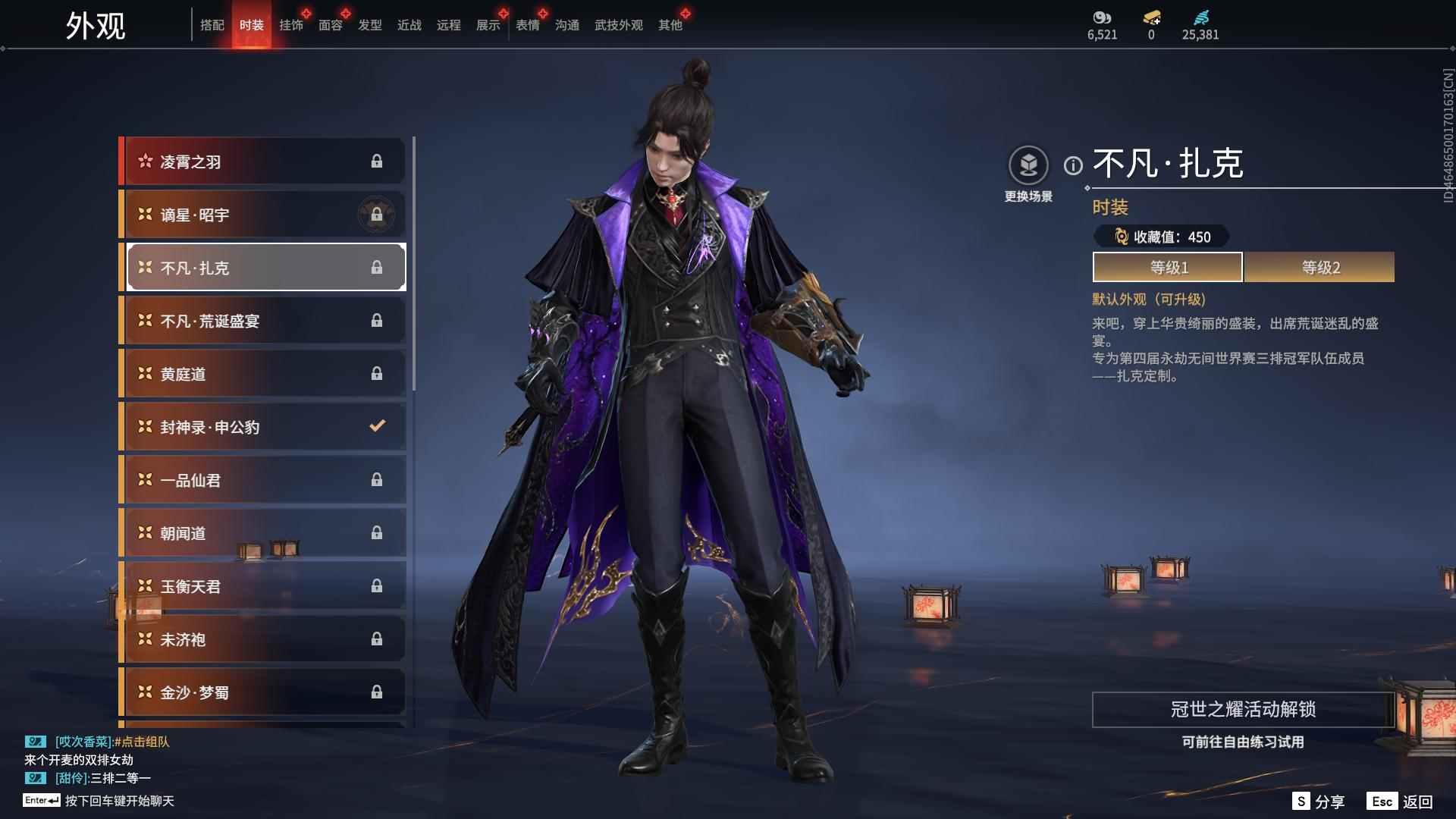This screenshot has width=1456, height=819.
Task: Click the 返回 back button
Action: click(x=1401, y=802)
